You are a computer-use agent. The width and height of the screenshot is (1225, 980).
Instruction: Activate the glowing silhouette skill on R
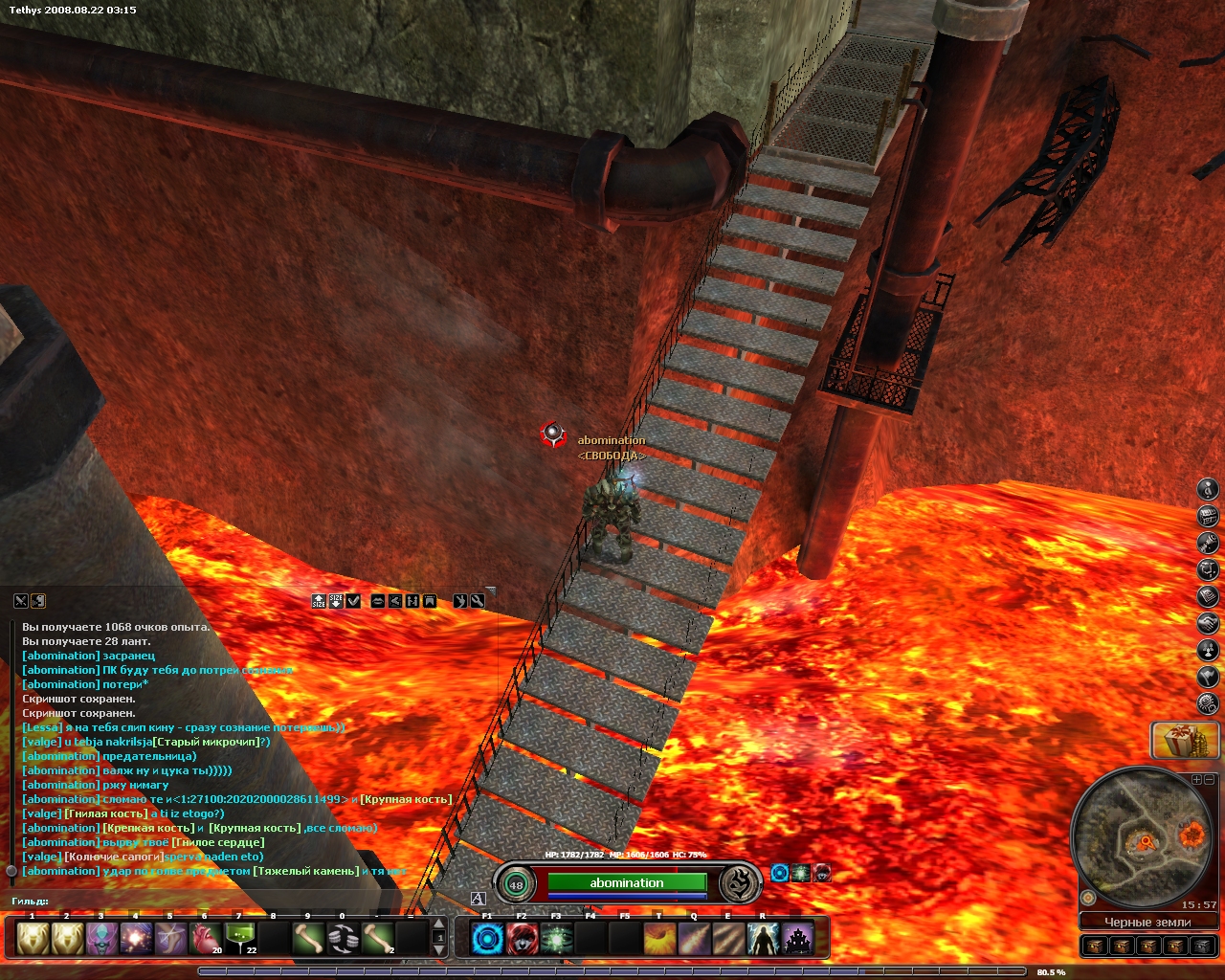[x=762, y=939]
